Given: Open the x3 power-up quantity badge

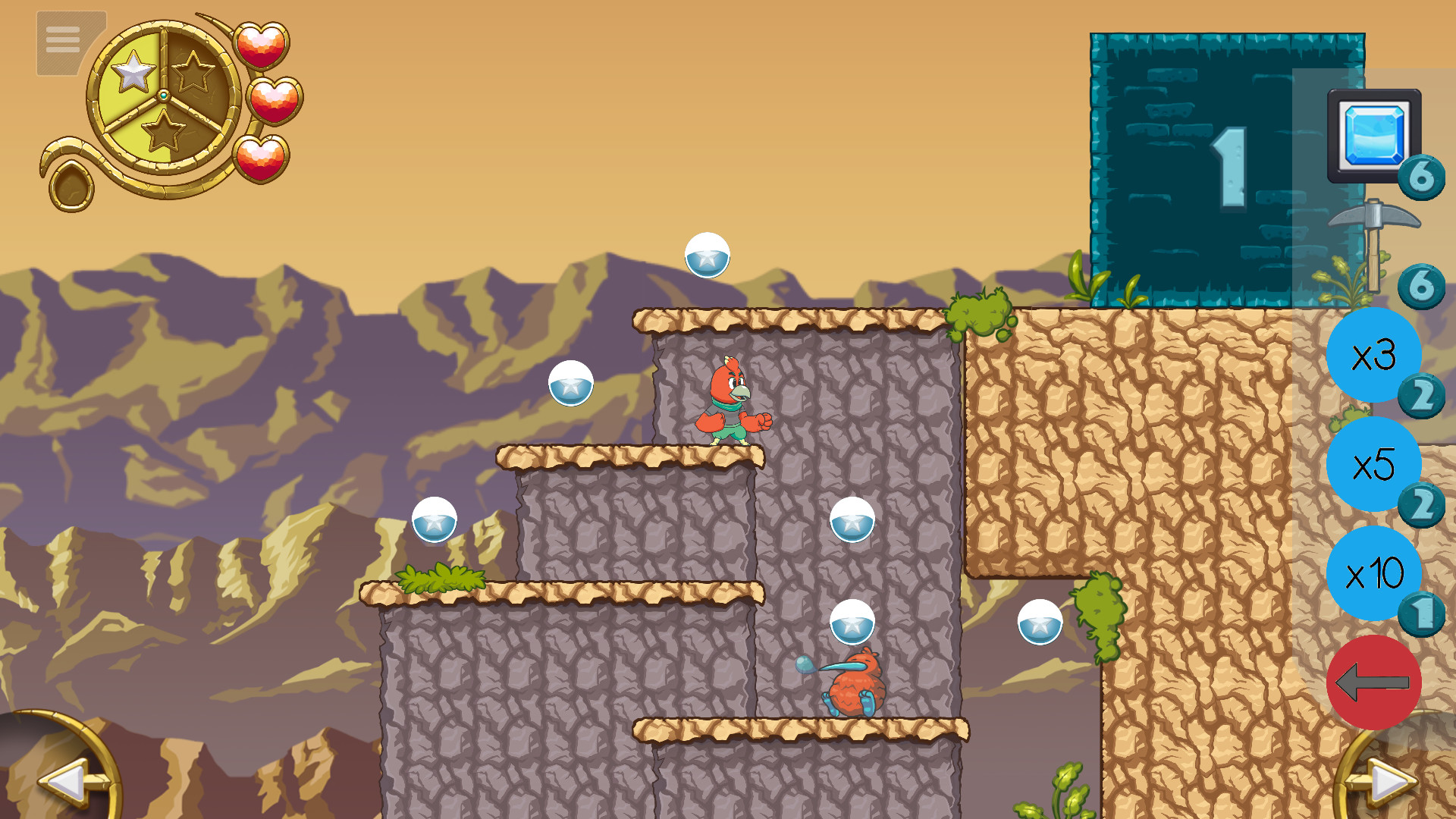Looking at the screenshot, I should tap(1424, 395).
